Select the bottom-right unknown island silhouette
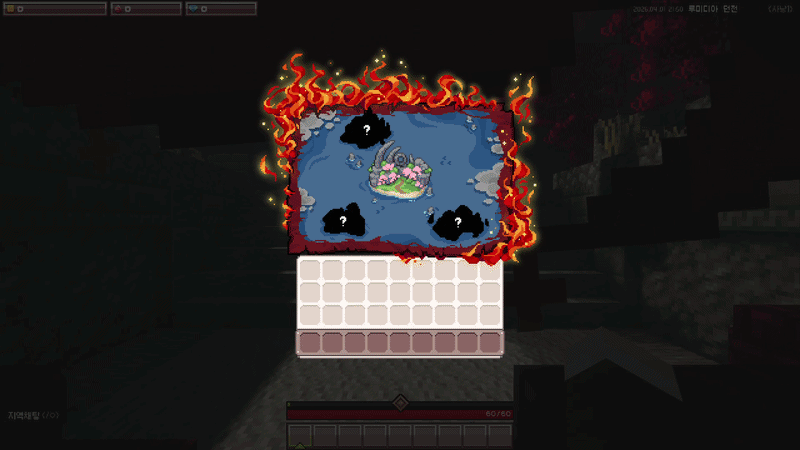 click(x=456, y=223)
